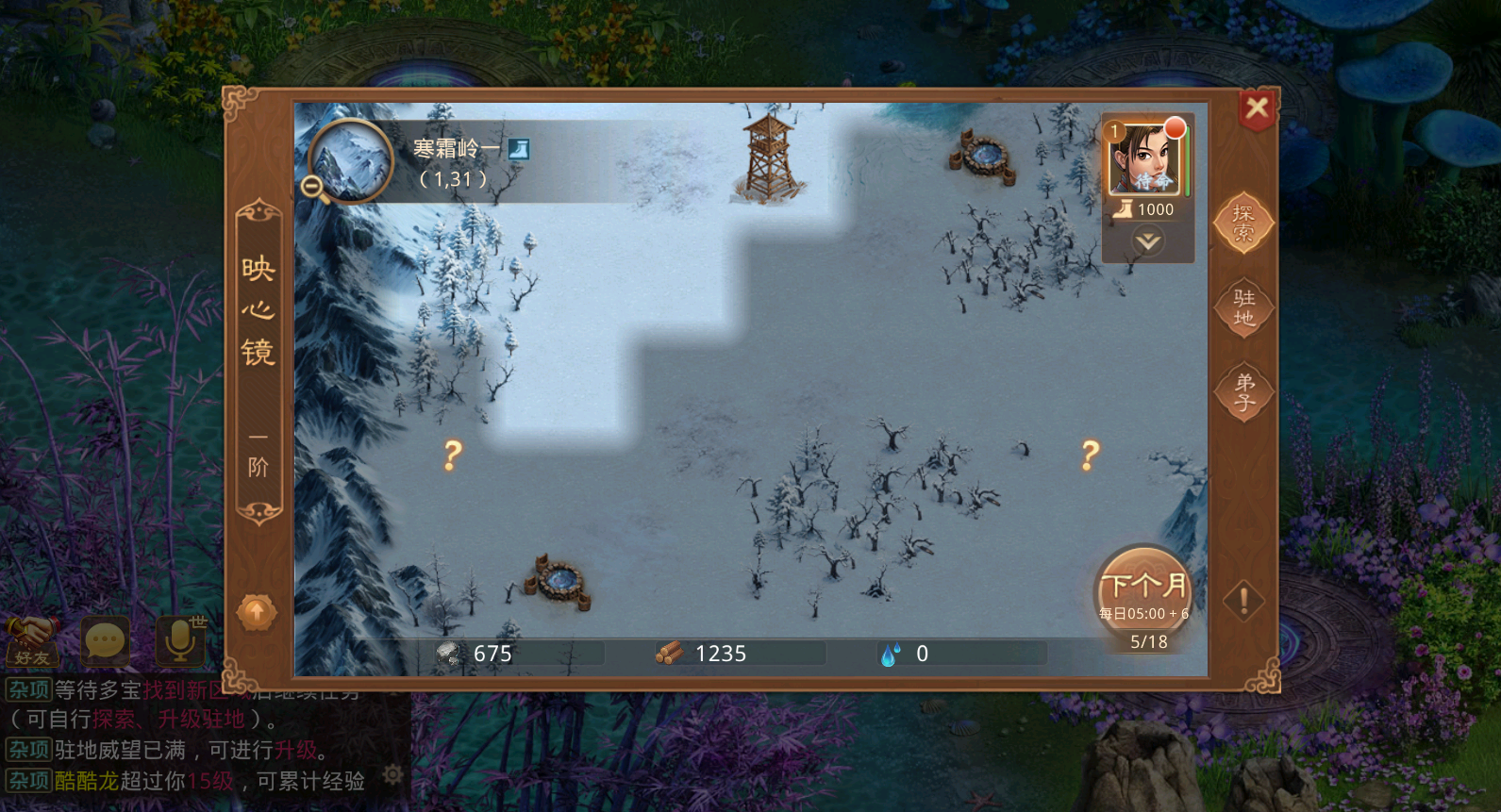Open the 好友 friends handshake icon
1501x812 pixels.
(x=32, y=641)
